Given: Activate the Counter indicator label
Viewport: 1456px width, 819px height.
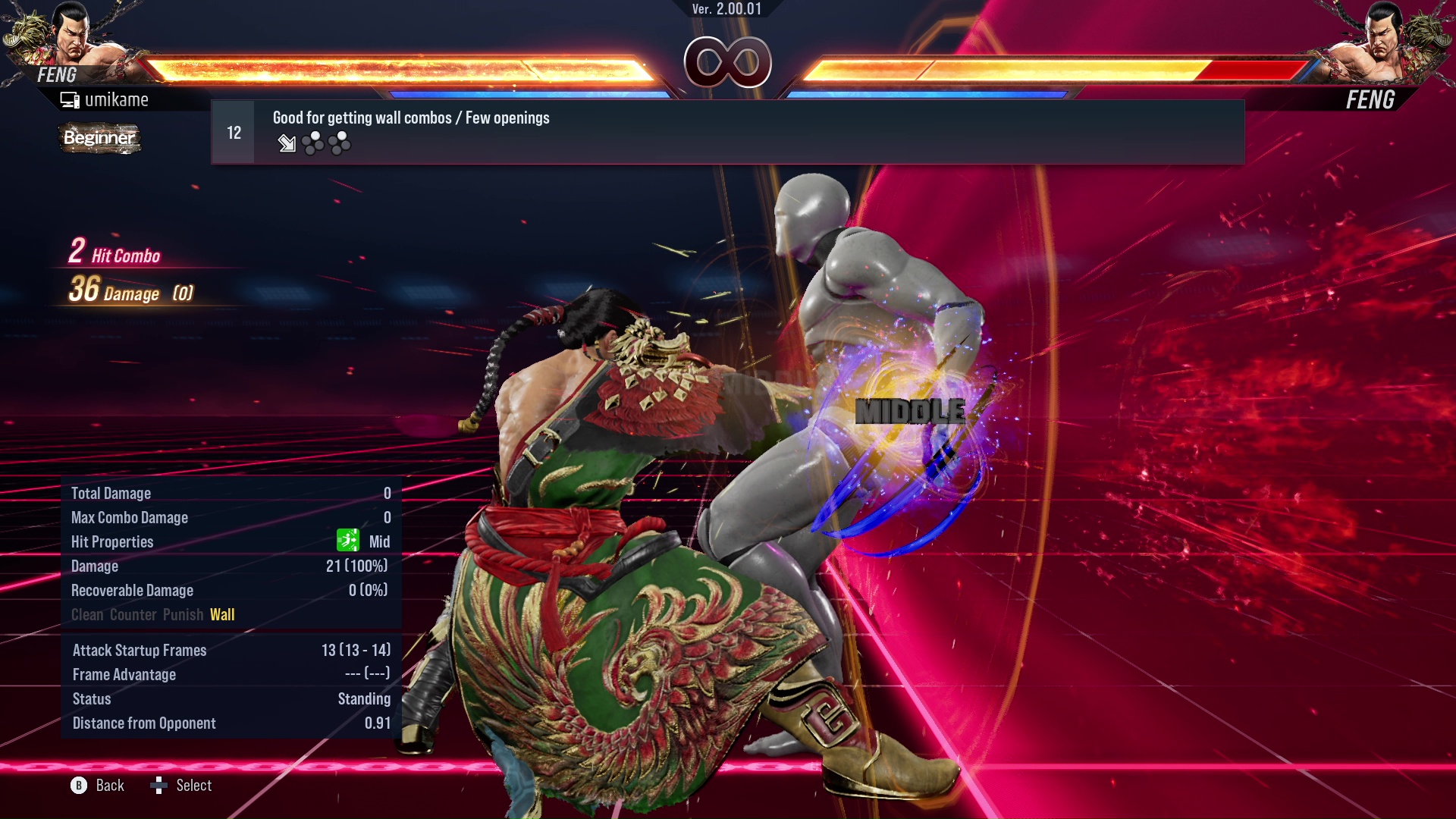Looking at the screenshot, I should tap(134, 615).
